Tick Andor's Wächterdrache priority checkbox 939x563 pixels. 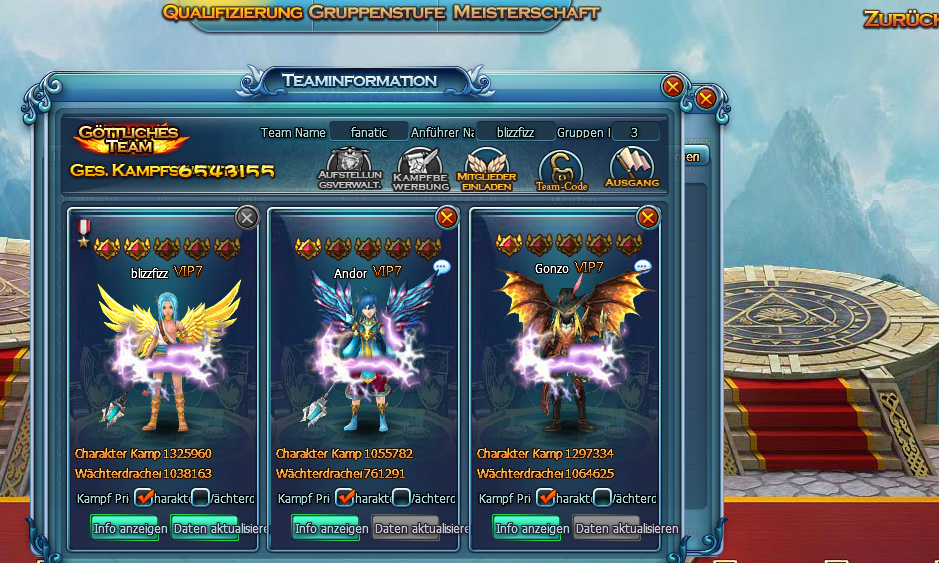[401, 497]
